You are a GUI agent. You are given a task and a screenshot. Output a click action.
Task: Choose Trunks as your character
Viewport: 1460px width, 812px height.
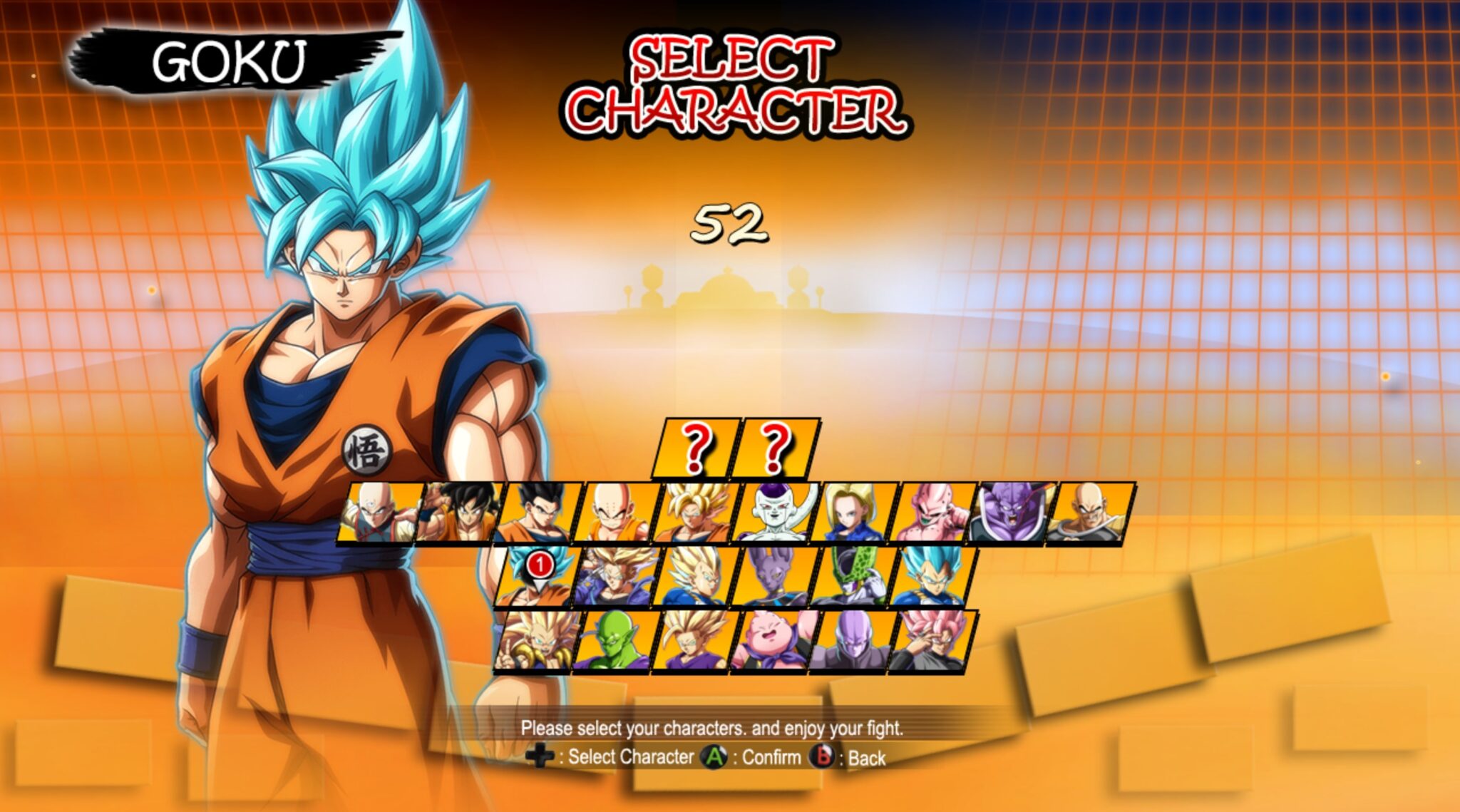(x=615, y=577)
